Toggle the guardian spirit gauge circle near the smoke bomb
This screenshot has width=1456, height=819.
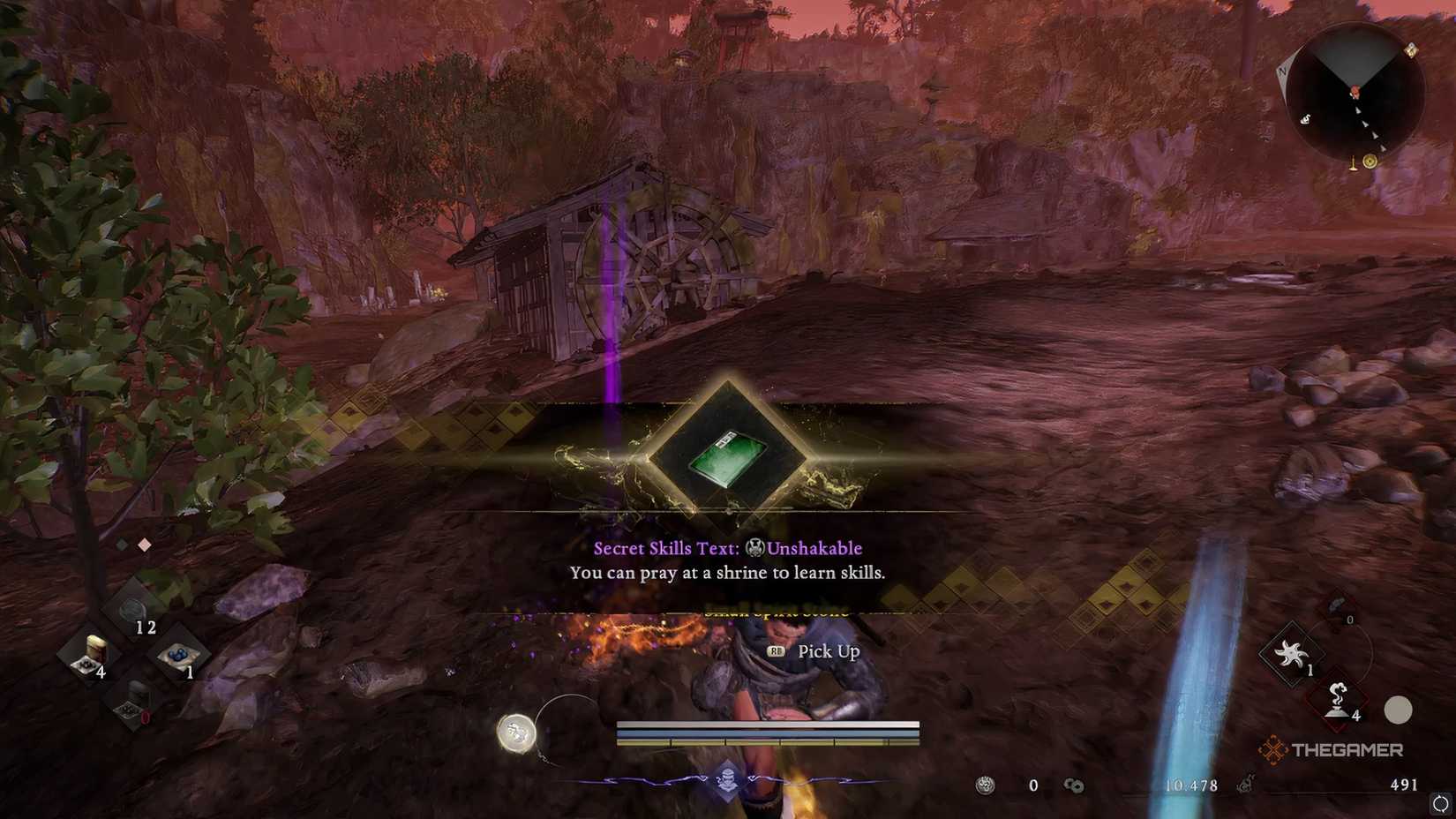(1398, 709)
